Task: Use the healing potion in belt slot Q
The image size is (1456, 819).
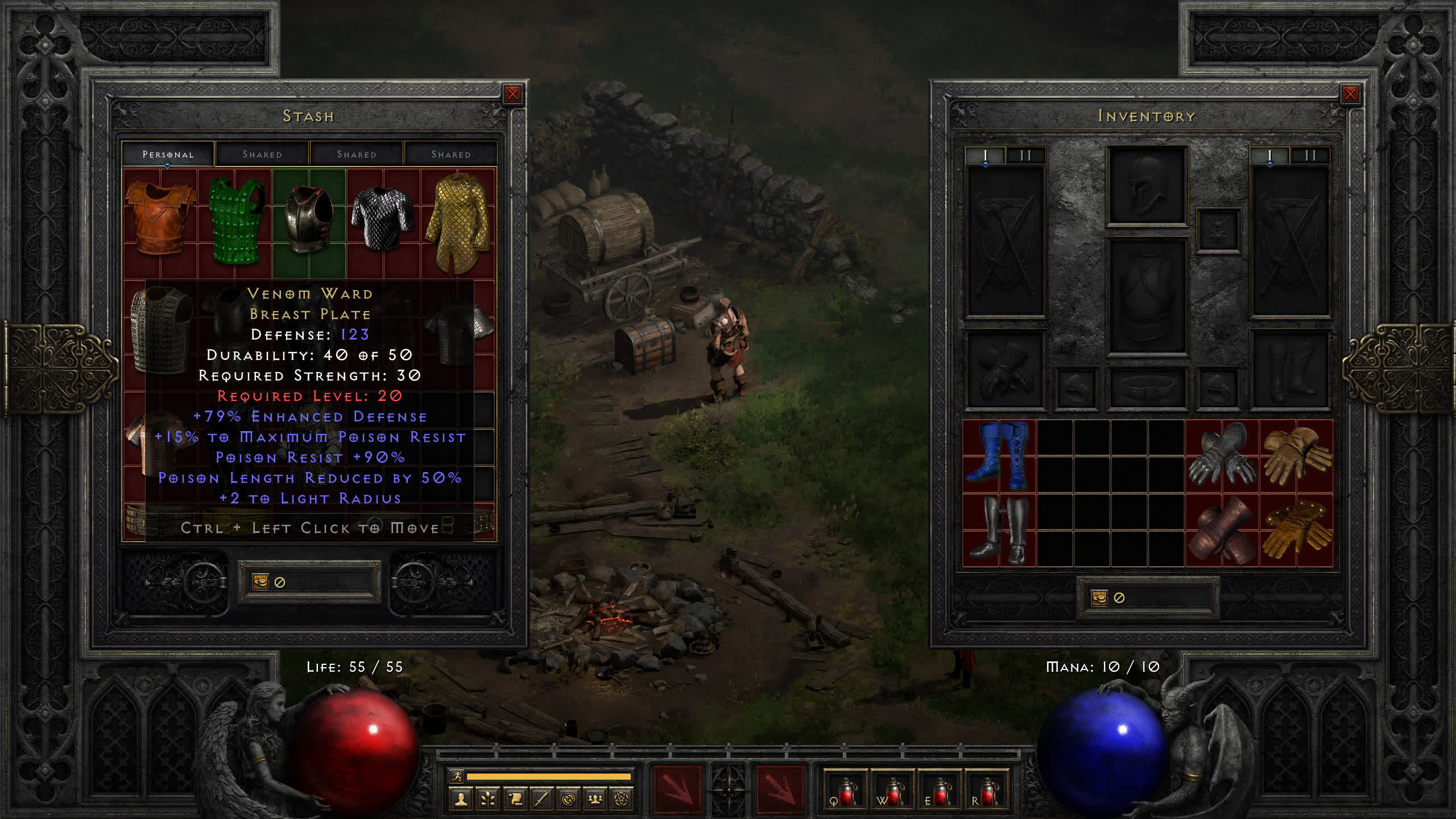Action: click(846, 791)
